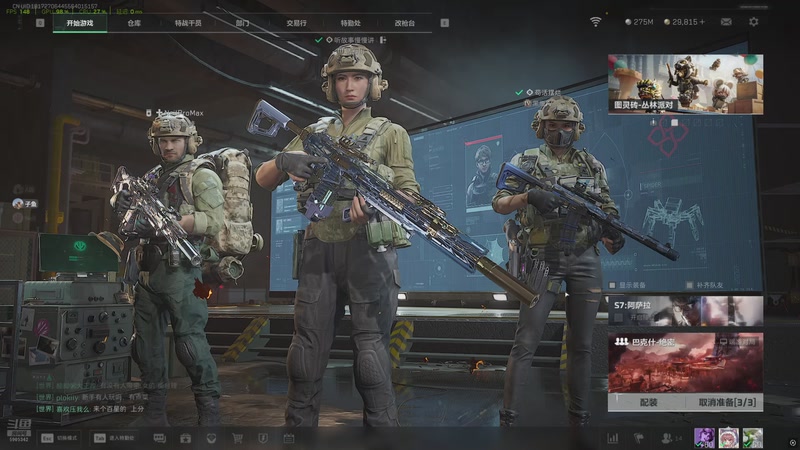800x450 pixels.
Task: Open the 部门 tab
Action: [242, 22]
